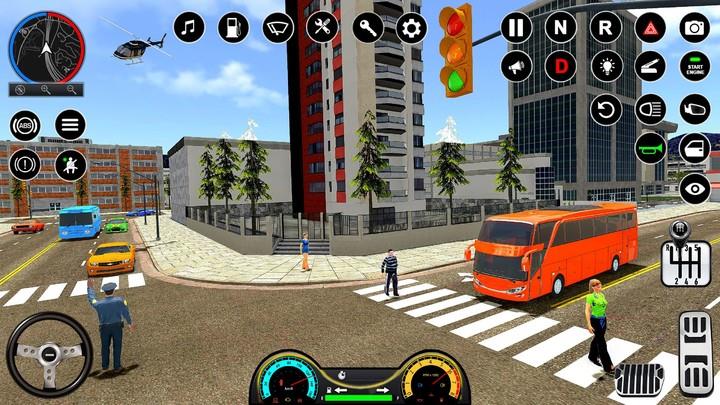
Task: Open the hamburger menu button
Action: point(70,125)
